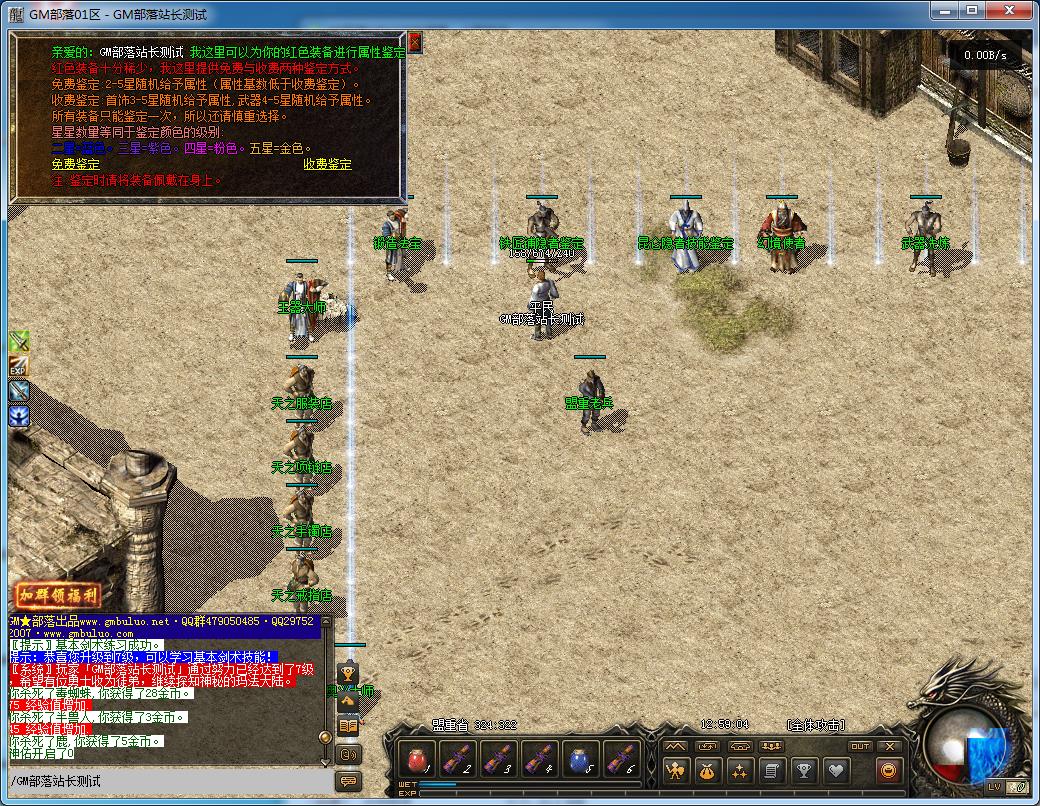1040x806 pixels.
Task: Open the trophy ranking icon
Action: coord(803,770)
